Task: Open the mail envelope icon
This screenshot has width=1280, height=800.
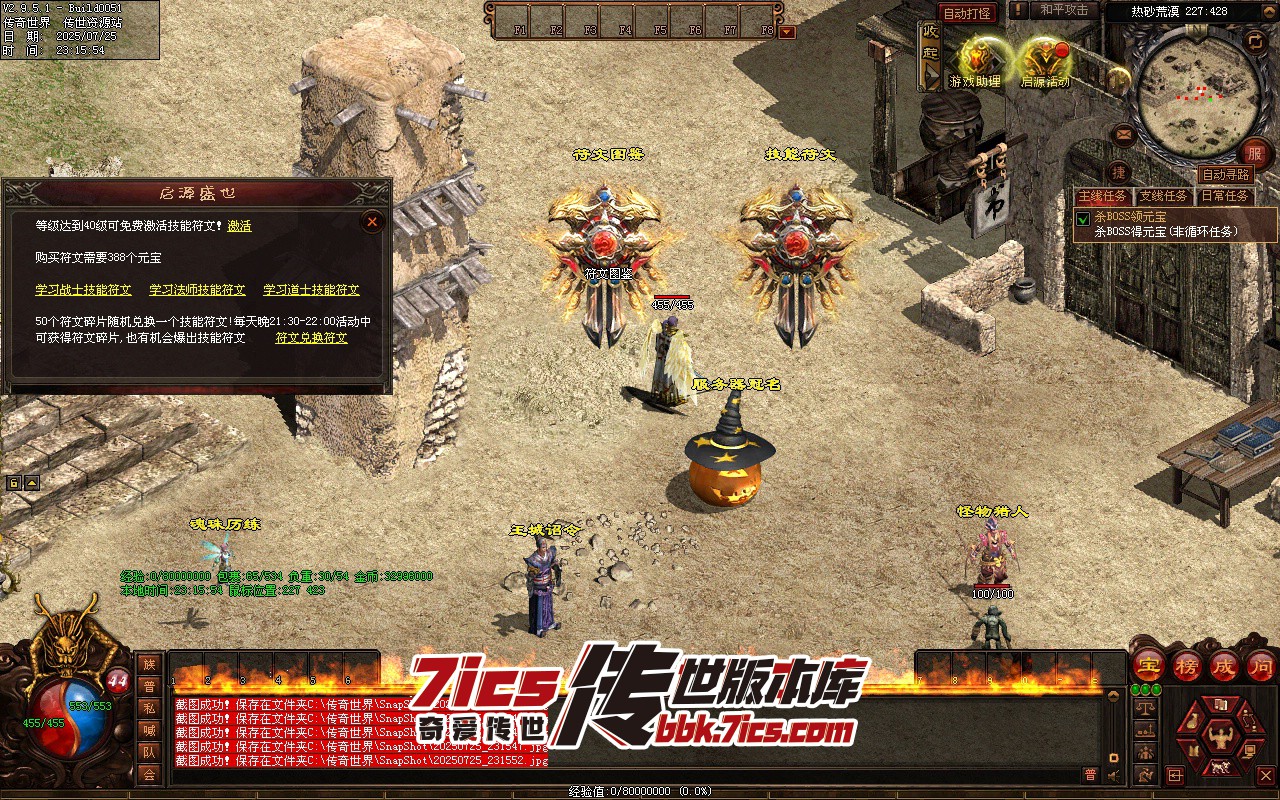Action: pos(1123,134)
